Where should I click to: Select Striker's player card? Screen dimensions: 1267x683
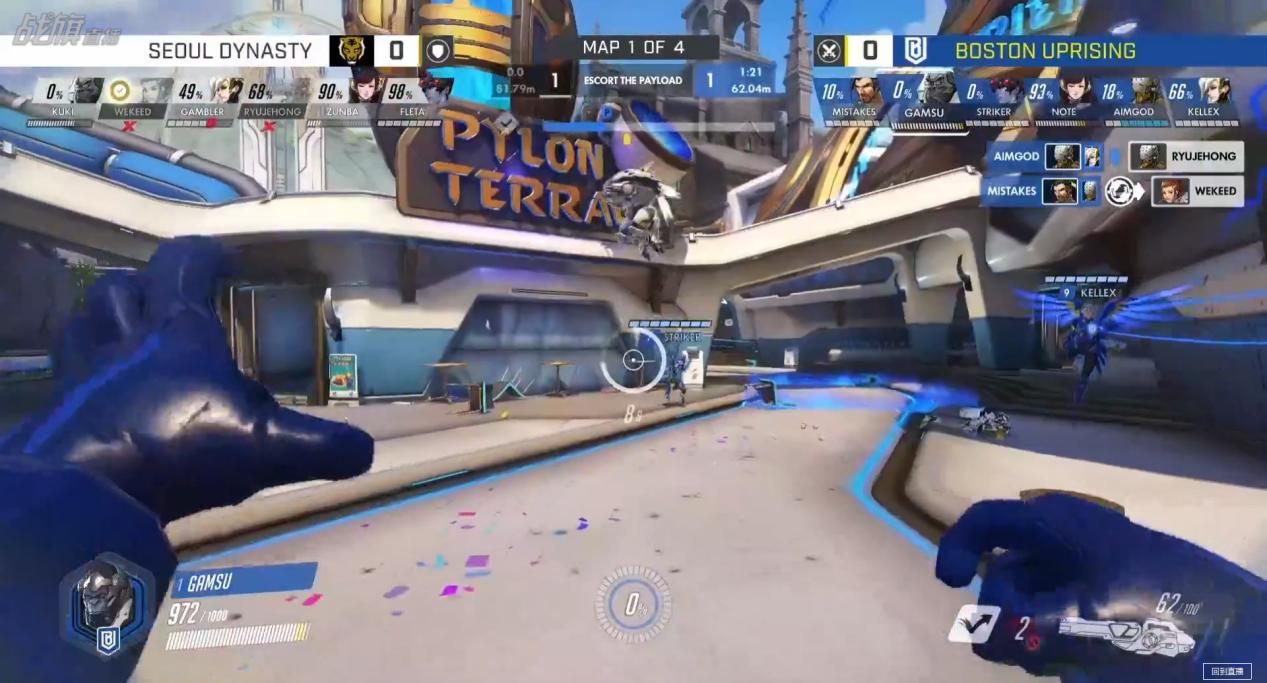pos(993,99)
